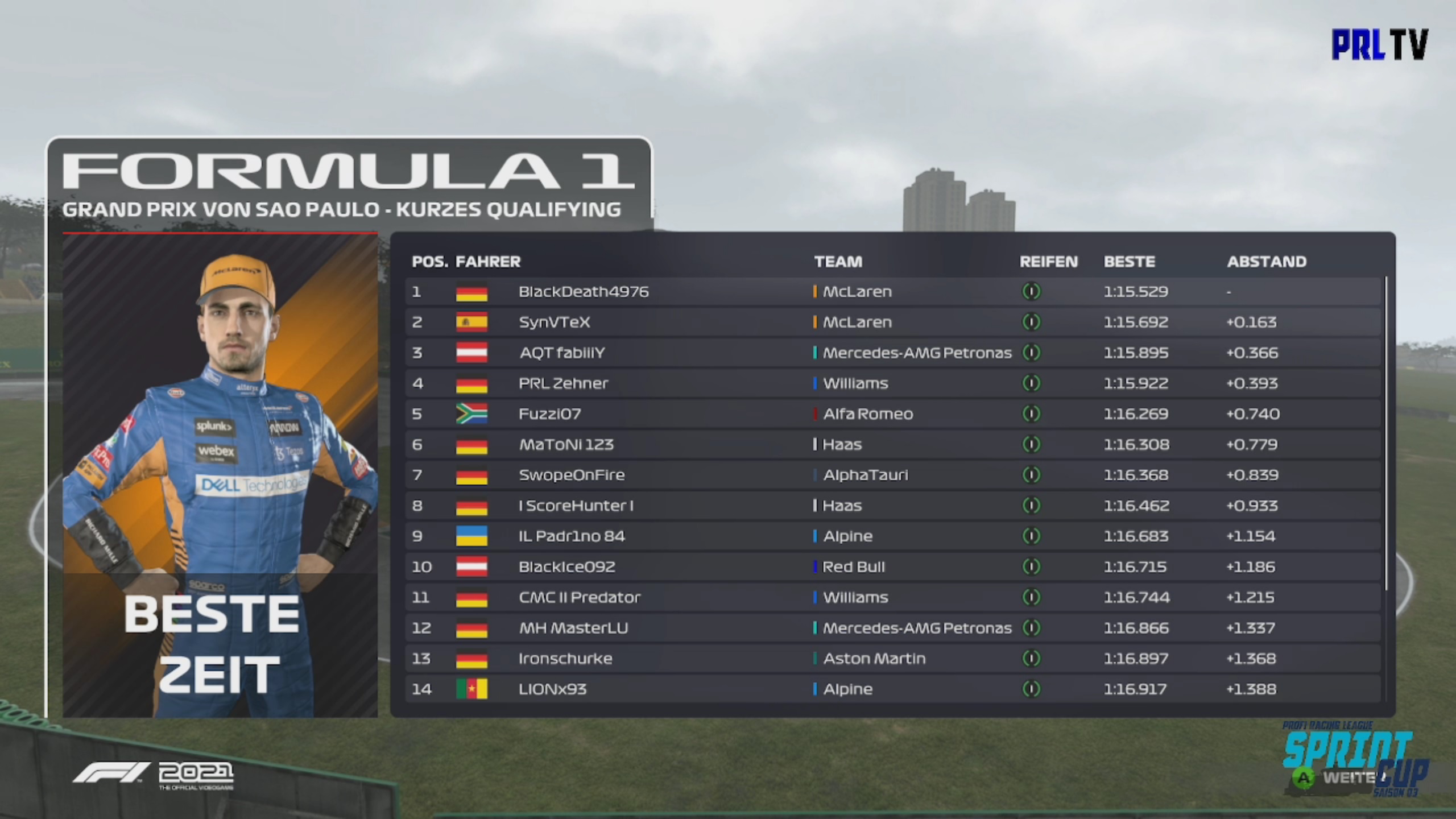Screen dimensions: 1456x819
Task: Select Fuzzi07's Alfa Romeo row
Action: coord(893,414)
